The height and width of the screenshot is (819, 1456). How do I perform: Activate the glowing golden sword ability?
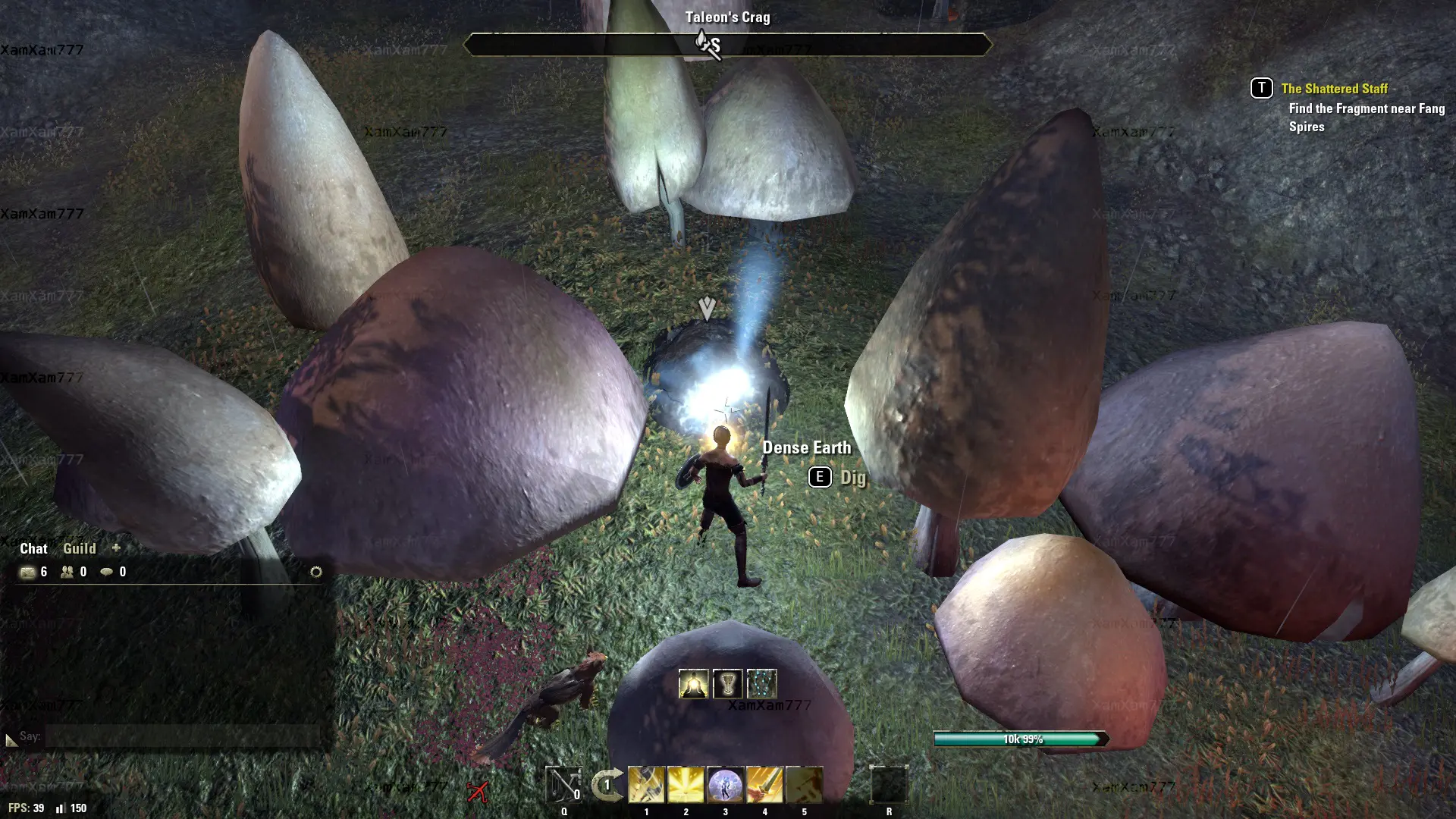(x=764, y=785)
